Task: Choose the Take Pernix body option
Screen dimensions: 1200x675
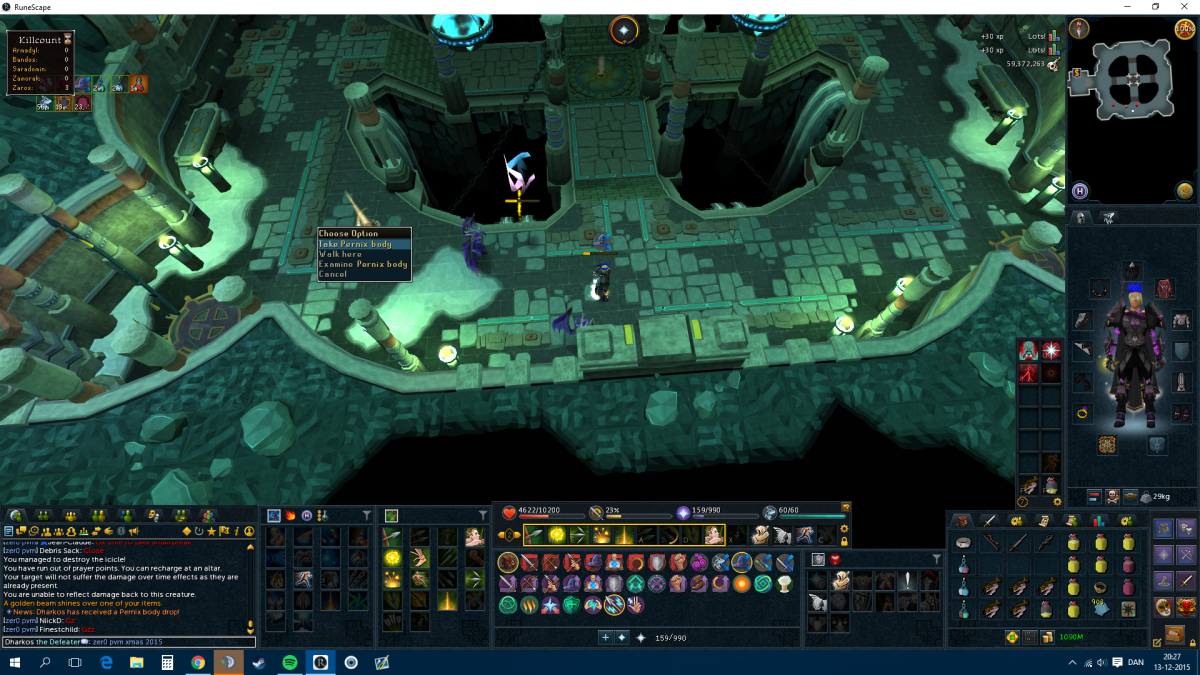Action: 356,244
